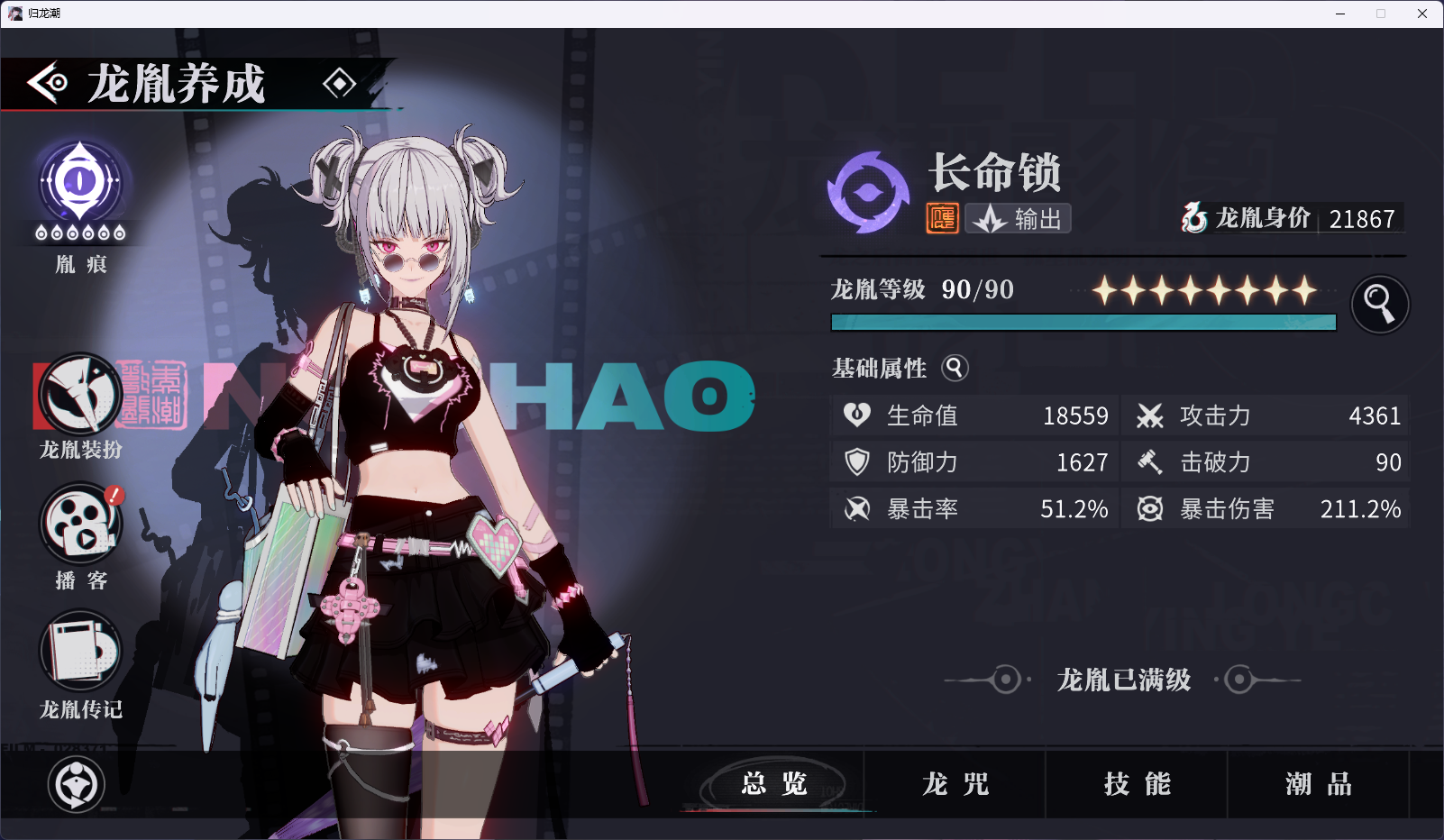This screenshot has width=1444, height=840.
Task: Click the left node beside 龙胤已满级
Action: tap(1006, 680)
